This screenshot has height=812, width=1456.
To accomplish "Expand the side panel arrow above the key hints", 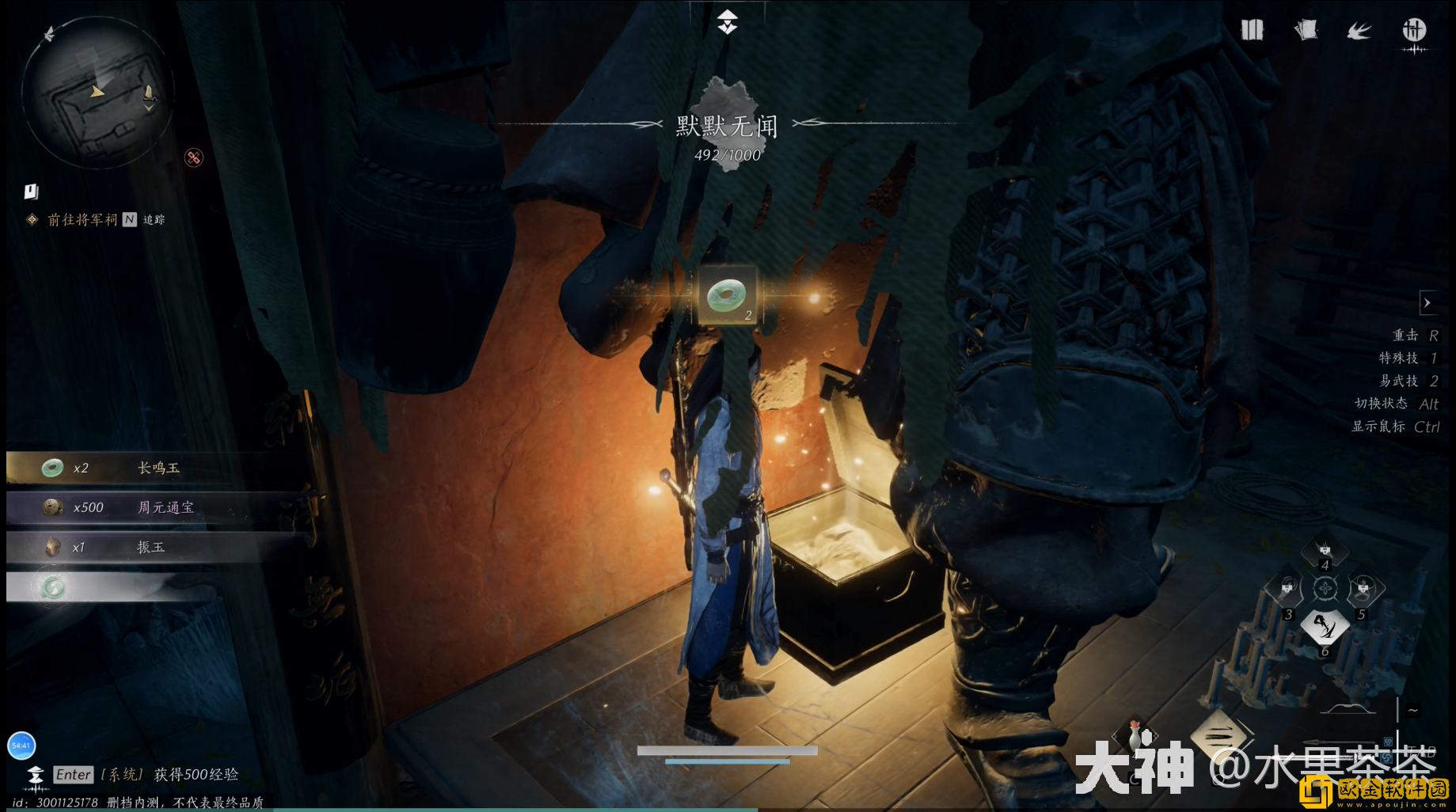I will 1427,302.
